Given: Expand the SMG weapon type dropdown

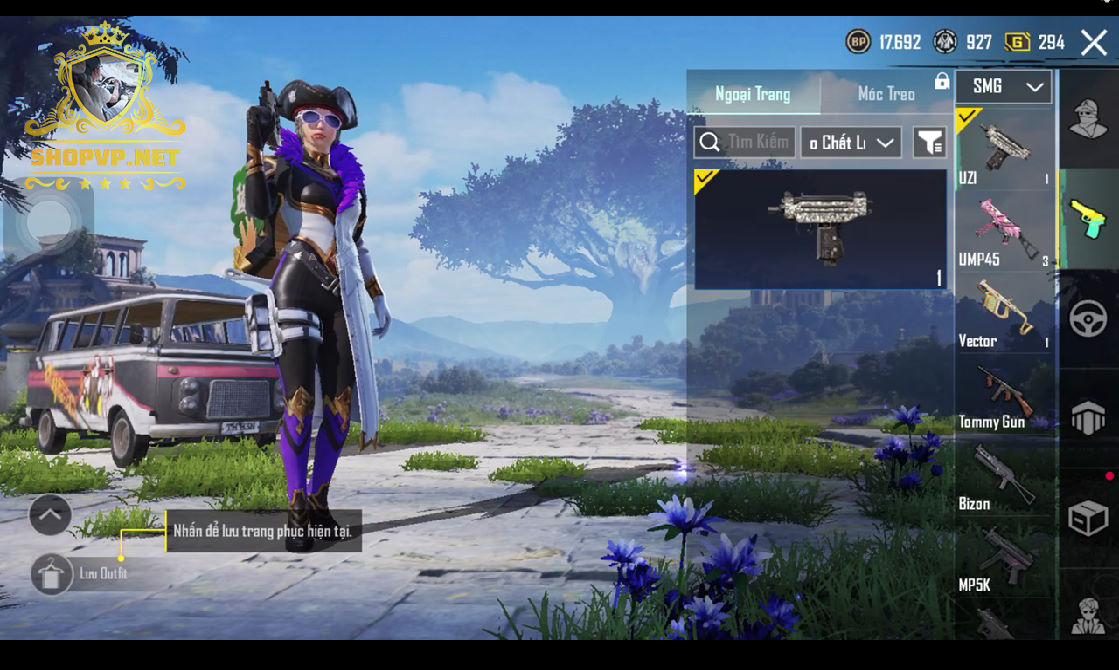Looking at the screenshot, I should pos(1003,87).
